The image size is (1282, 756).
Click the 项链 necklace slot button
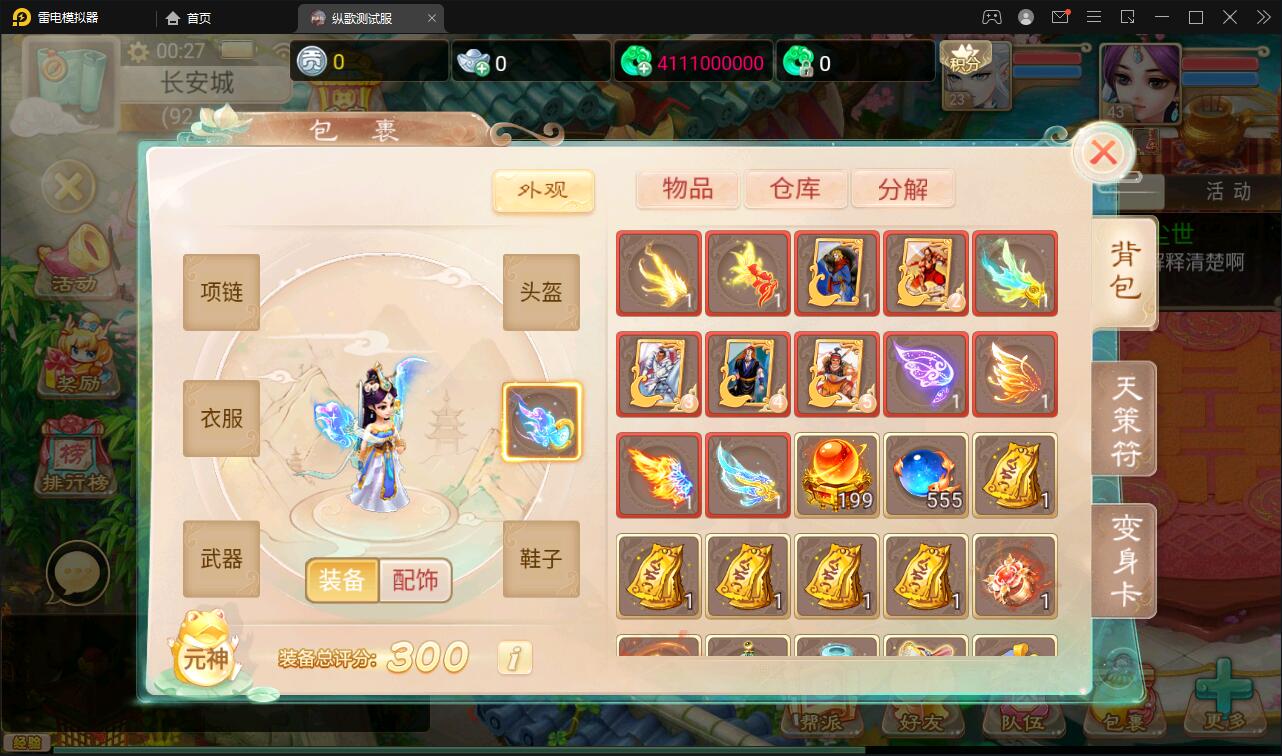[x=220, y=292]
